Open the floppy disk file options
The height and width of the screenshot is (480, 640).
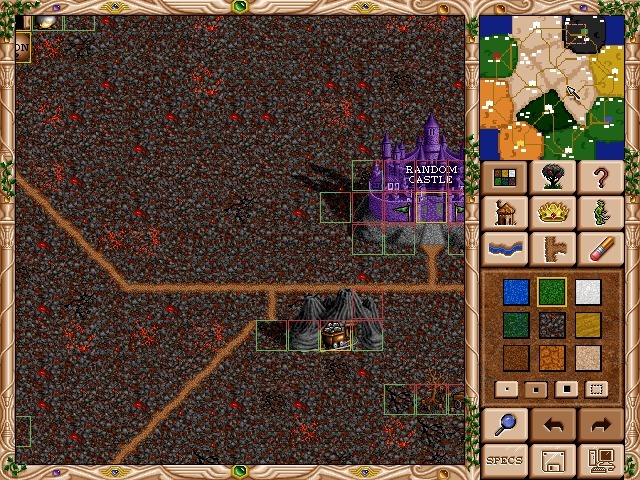(x=552, y=460)
